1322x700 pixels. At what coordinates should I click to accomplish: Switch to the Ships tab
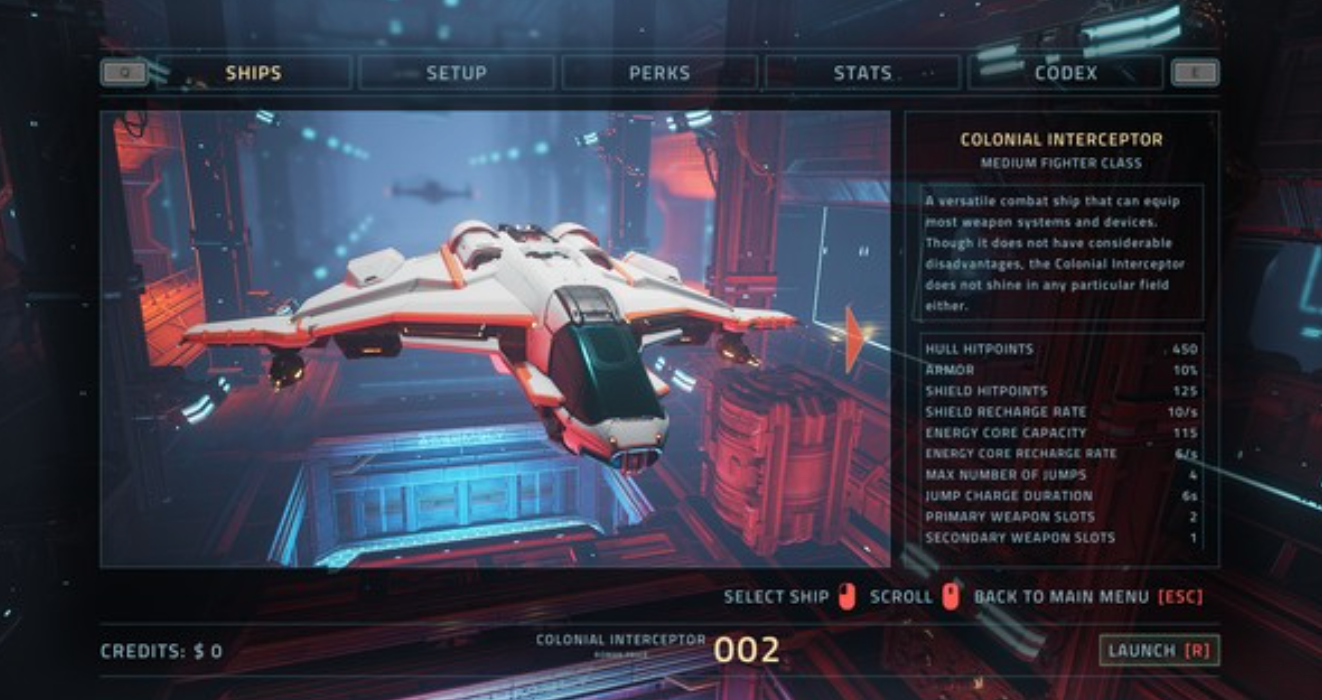[253, 73]
